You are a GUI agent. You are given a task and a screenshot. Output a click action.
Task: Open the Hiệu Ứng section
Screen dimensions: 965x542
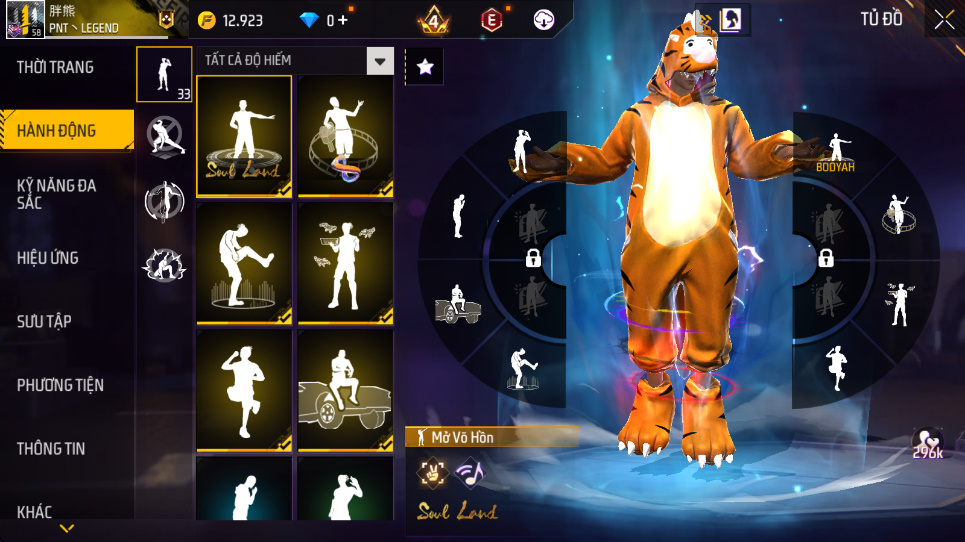point(48,258)
